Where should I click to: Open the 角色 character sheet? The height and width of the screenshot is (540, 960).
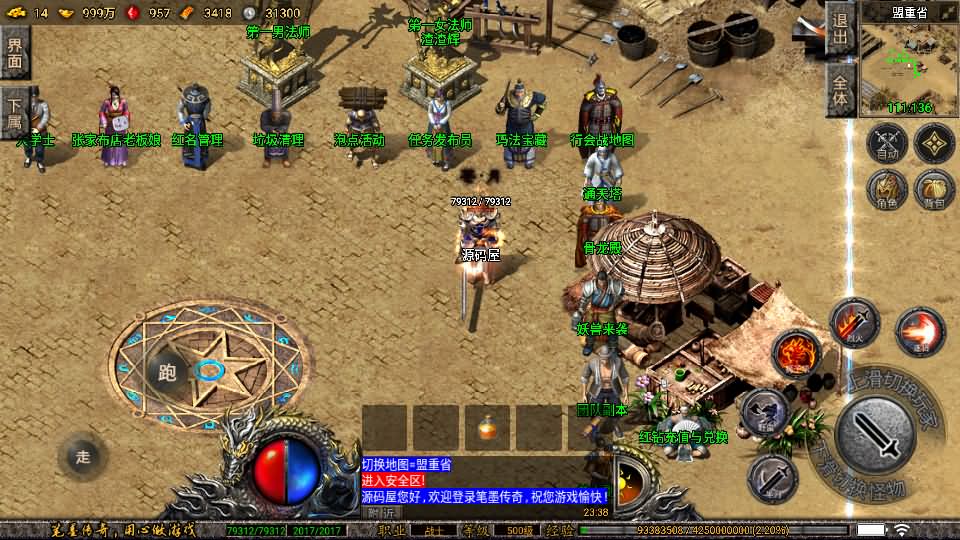click(x=886, y=190)
